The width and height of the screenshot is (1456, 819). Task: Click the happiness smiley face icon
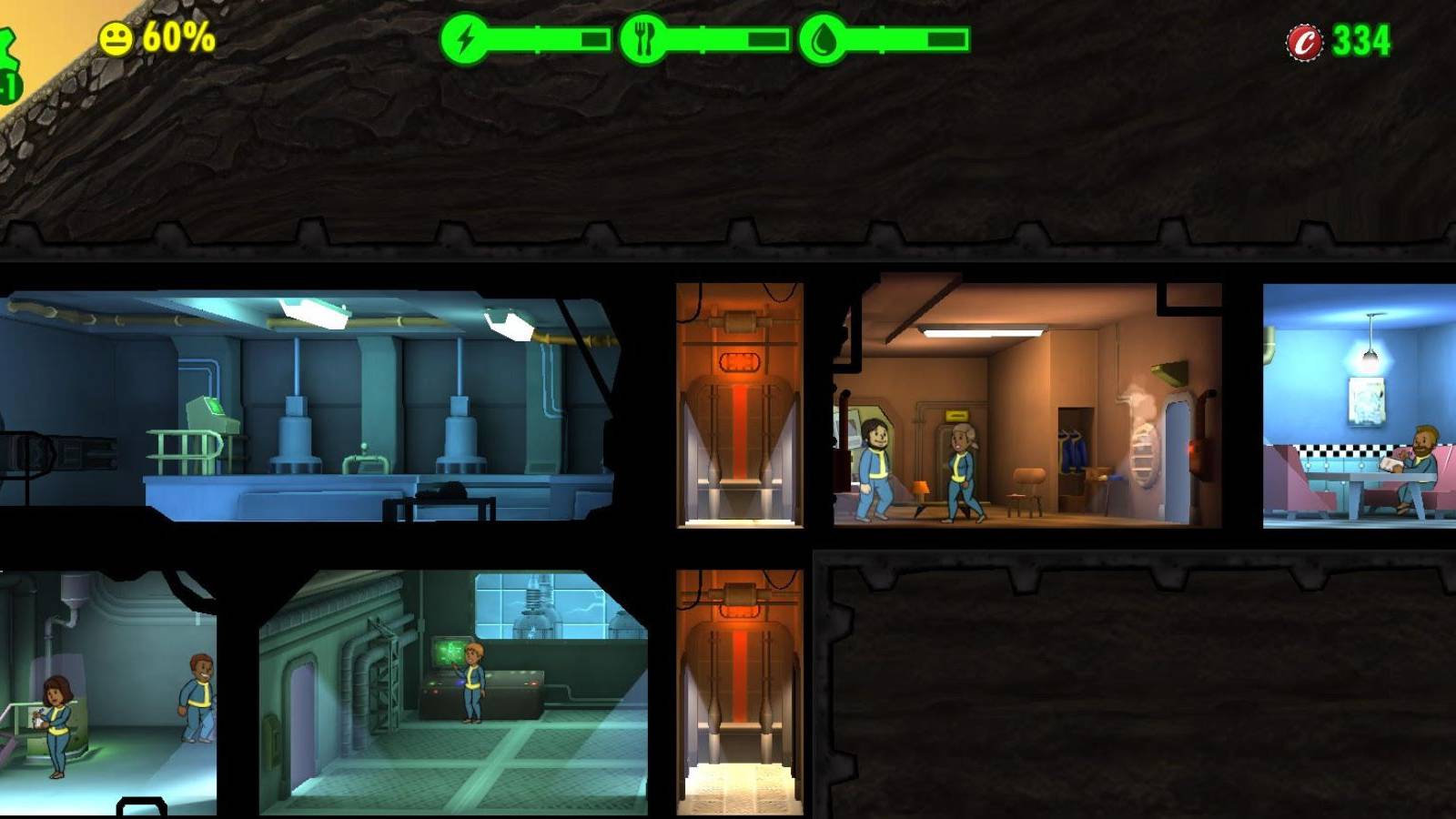click(x=116, y=38)
